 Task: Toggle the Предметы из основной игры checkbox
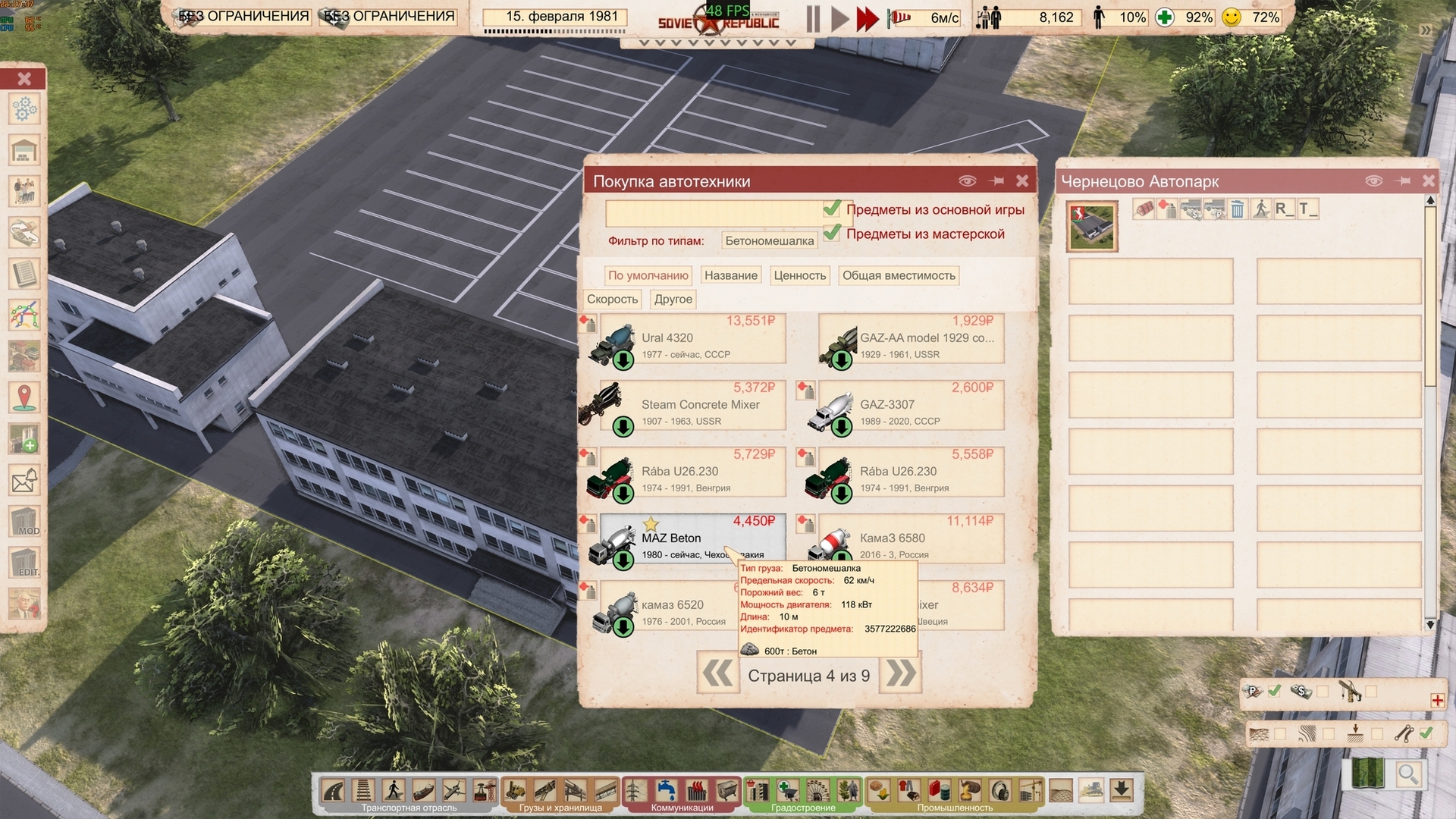click(x=833, y=209)
